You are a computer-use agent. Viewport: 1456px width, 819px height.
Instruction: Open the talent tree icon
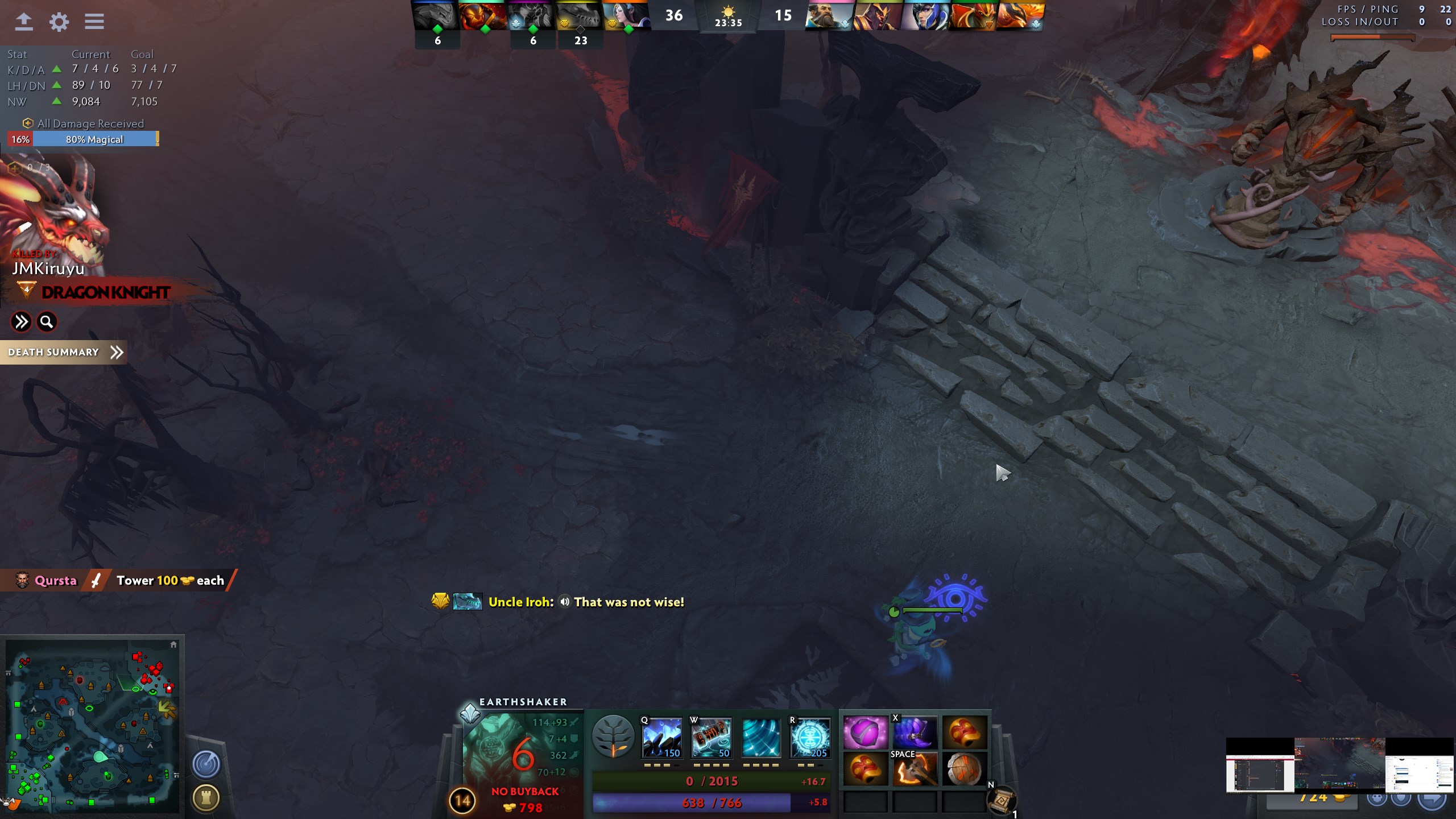coord(613,738)
